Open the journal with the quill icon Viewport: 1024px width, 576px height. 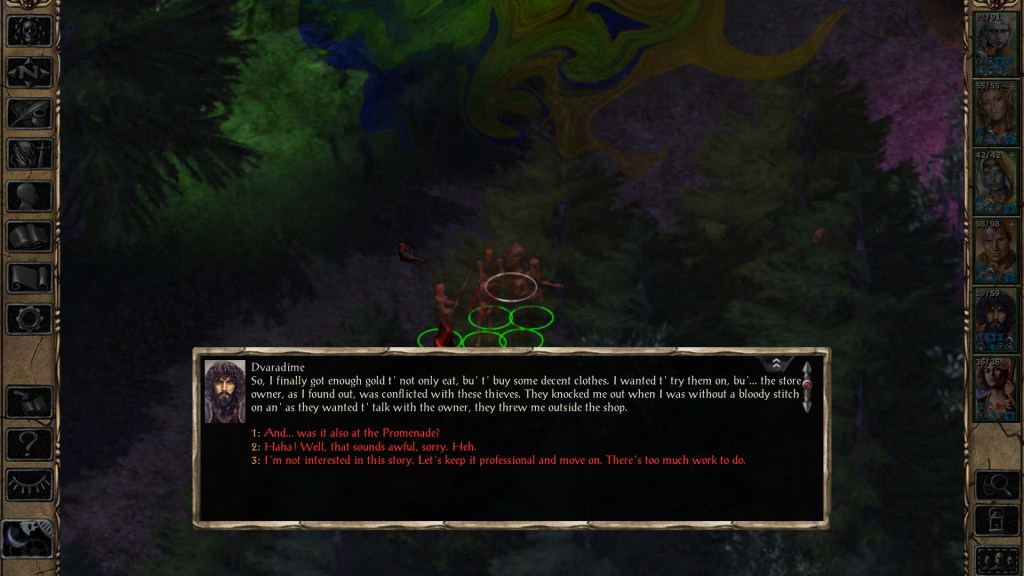click(x=29, y=113)
